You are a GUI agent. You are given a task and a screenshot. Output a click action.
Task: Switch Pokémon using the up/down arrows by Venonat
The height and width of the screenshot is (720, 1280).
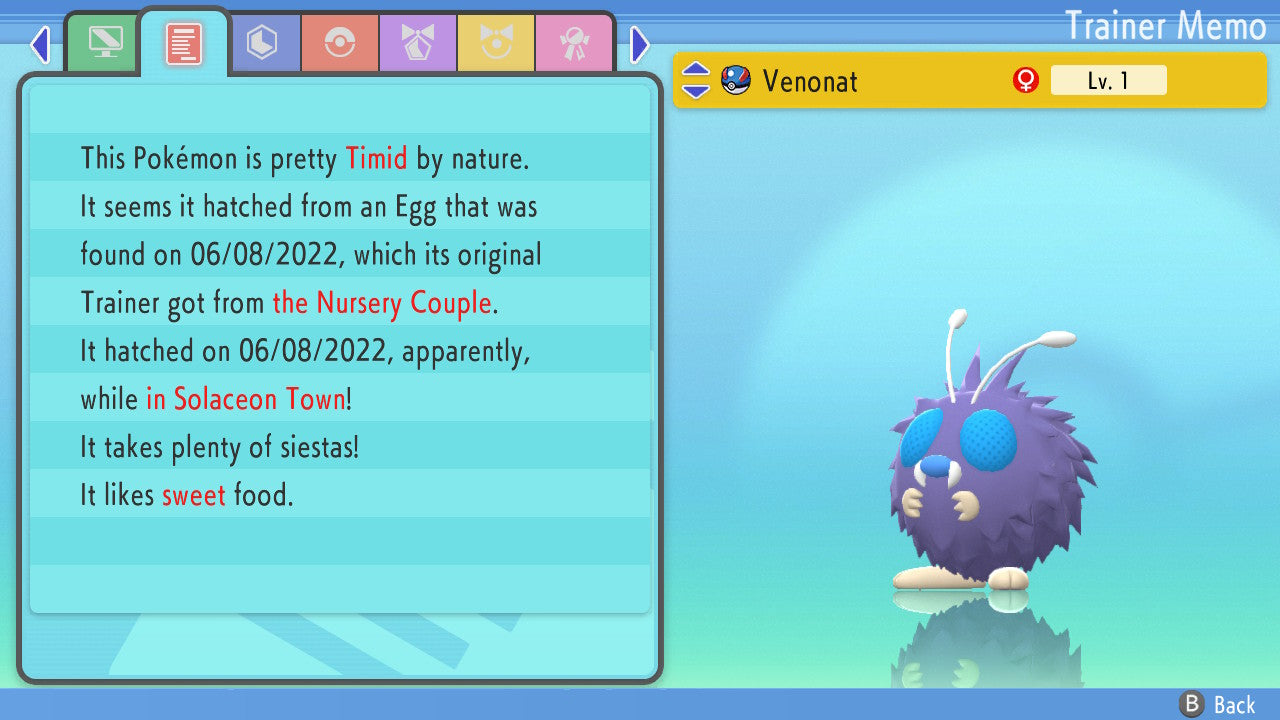(696, 80)
